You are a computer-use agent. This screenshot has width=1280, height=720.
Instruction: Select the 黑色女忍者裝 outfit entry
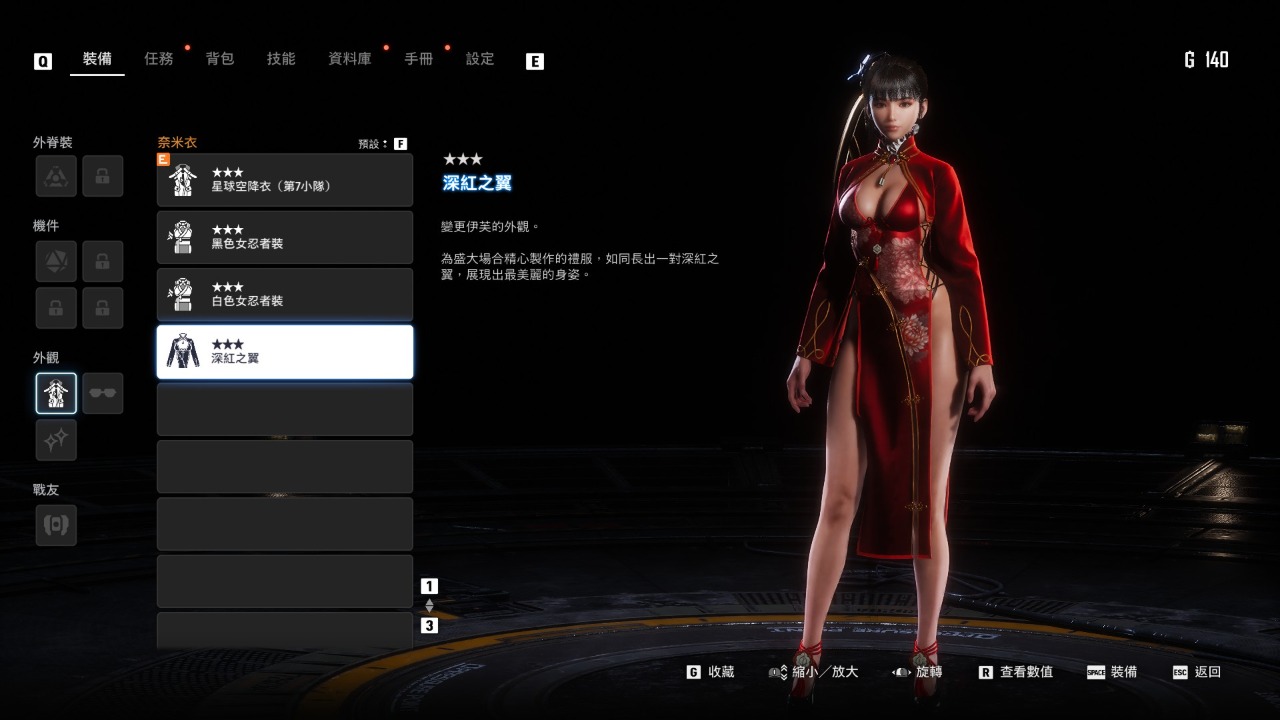[x=285, y=237]
